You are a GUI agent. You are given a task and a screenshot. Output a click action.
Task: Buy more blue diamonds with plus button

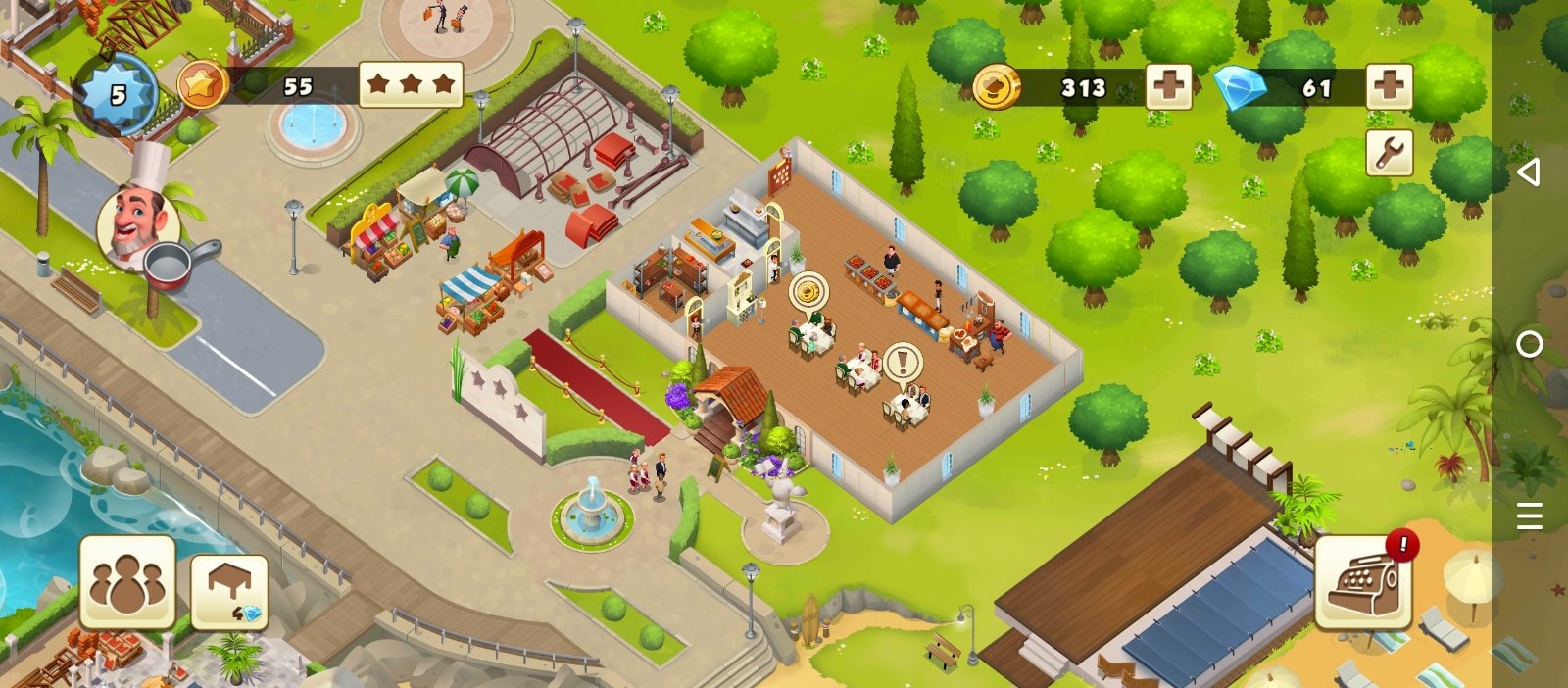(x=1389, y=87)
